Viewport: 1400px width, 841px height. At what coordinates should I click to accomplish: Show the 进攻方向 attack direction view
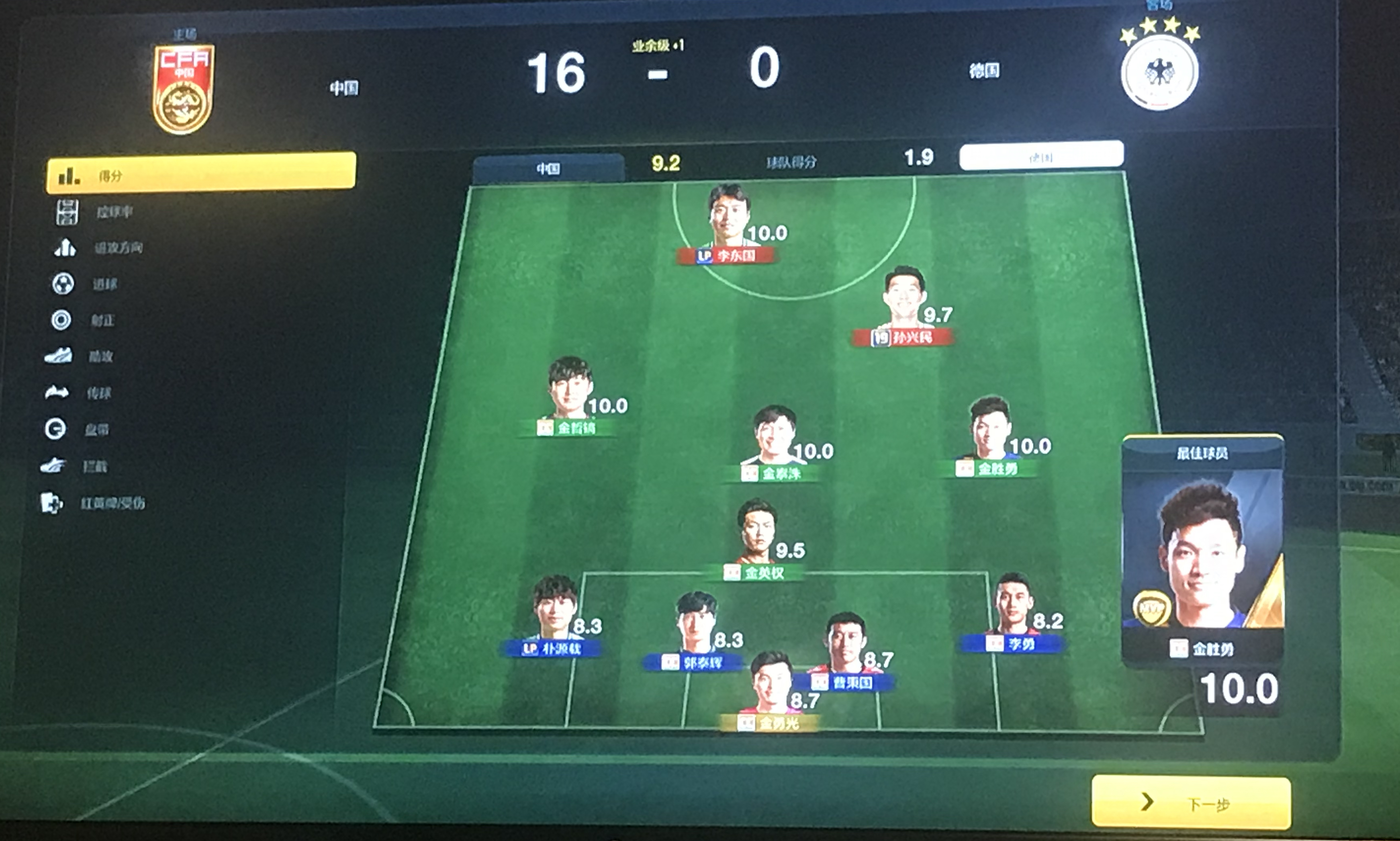117,248
